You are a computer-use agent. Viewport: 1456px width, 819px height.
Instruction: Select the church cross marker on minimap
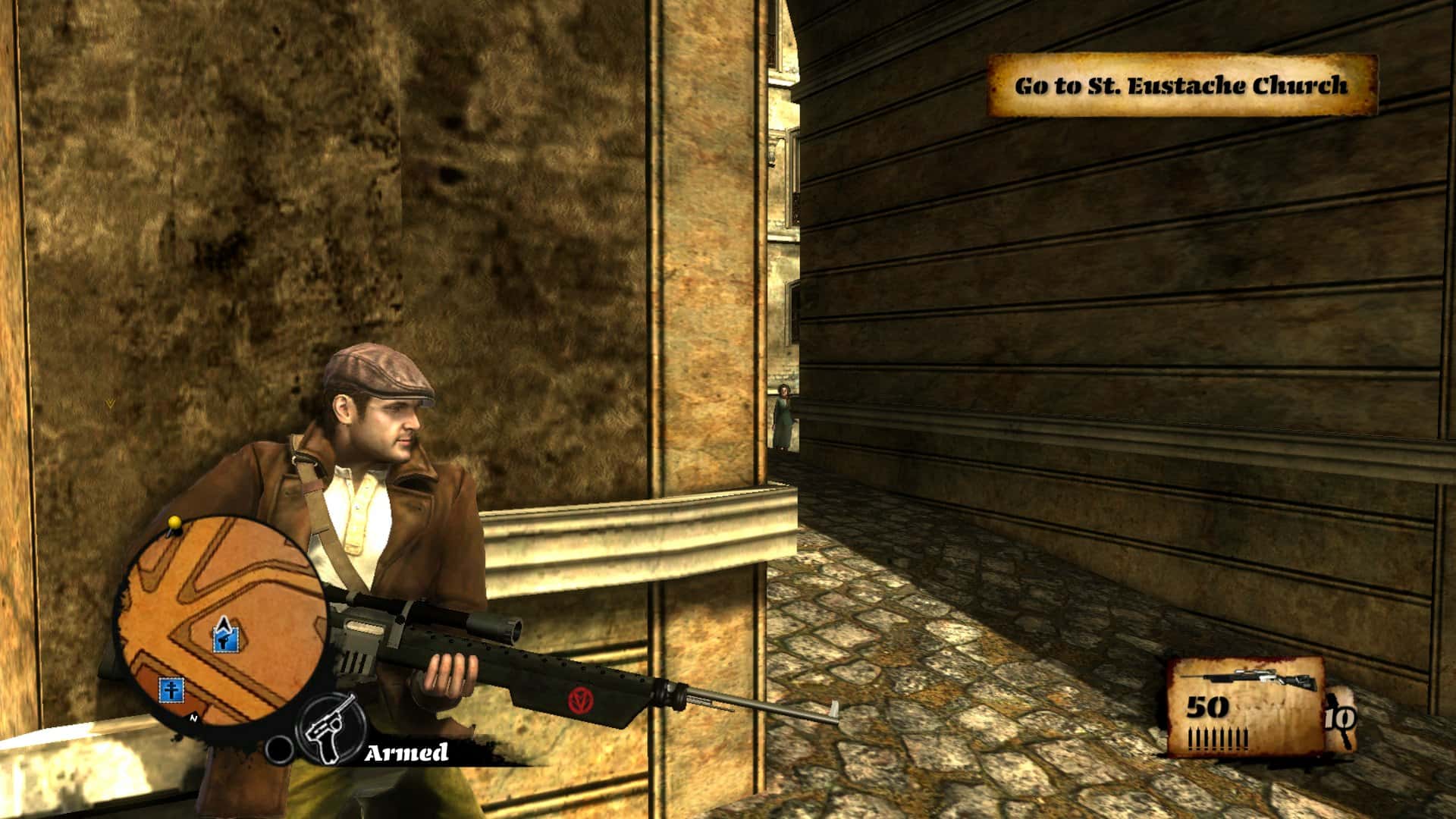pyautogui.click(x=171, y=691)
